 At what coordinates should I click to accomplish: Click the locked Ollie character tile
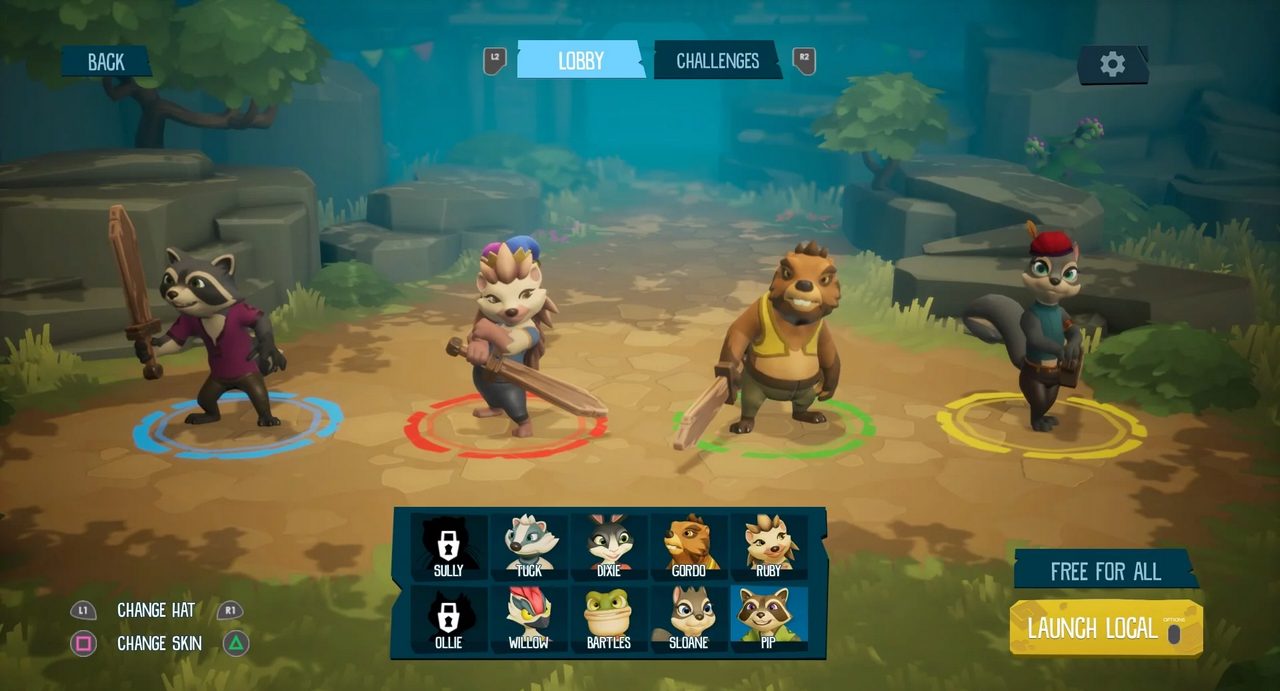[449, 618]
